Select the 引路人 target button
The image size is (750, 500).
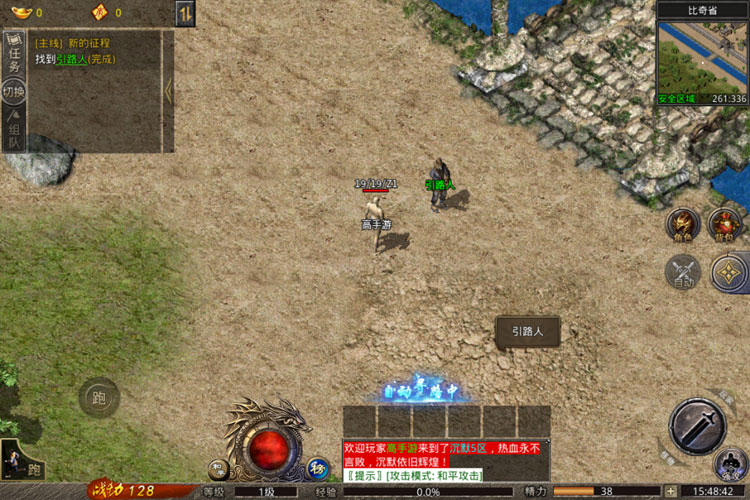coord(527,332)
